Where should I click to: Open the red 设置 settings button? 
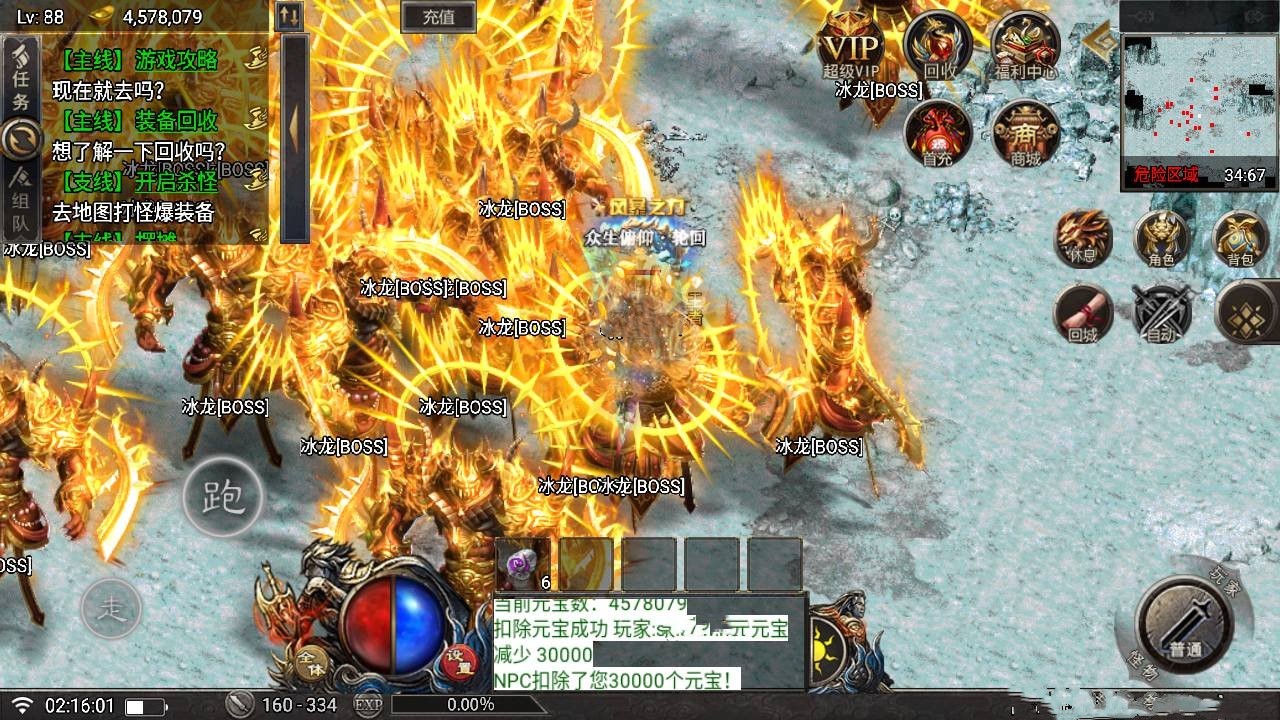(x=459, y=662)
